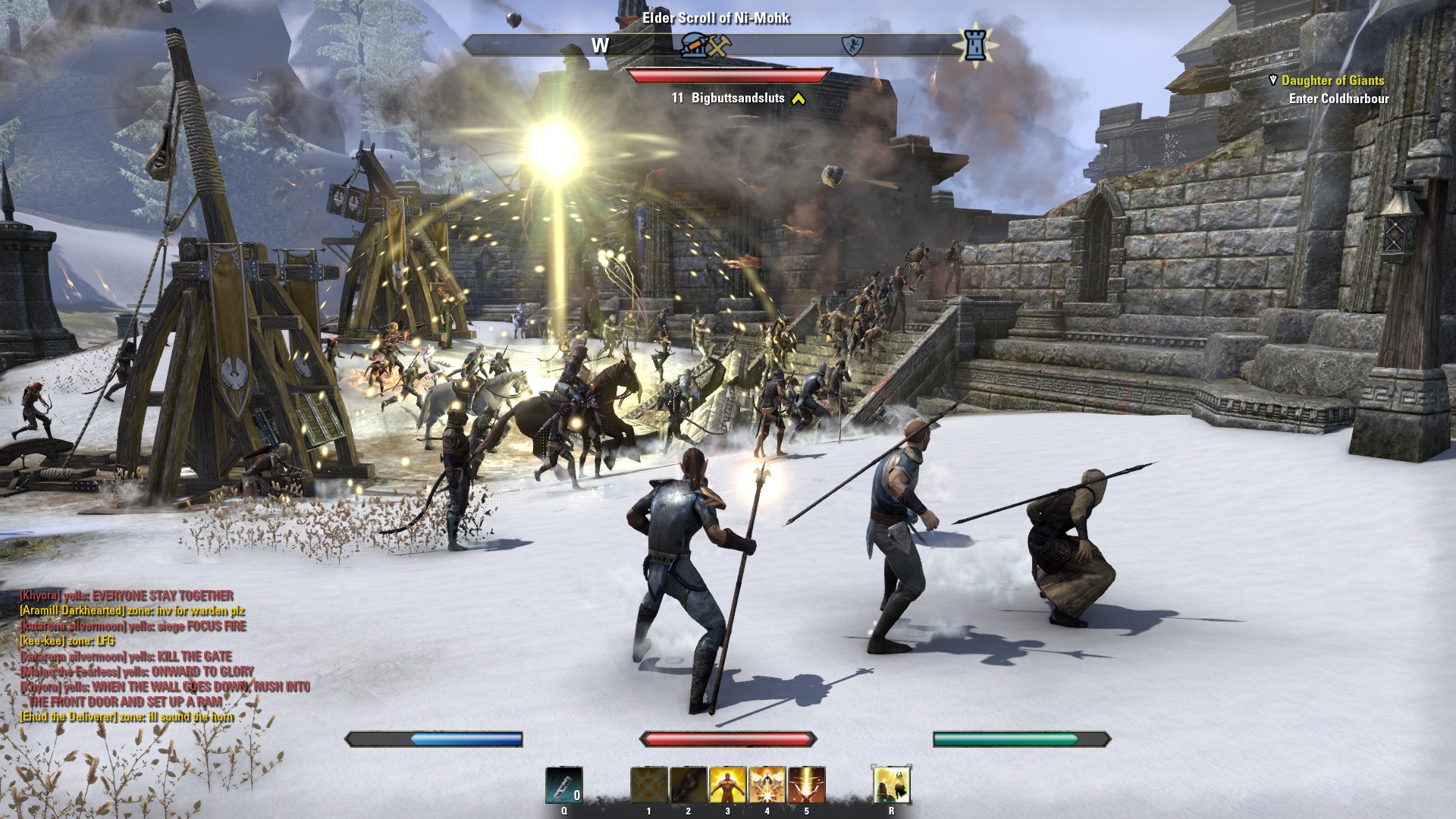1456x819 pixels.
Task: Trigger the ultimate ability in the R slot
Action: click(892, 785)
